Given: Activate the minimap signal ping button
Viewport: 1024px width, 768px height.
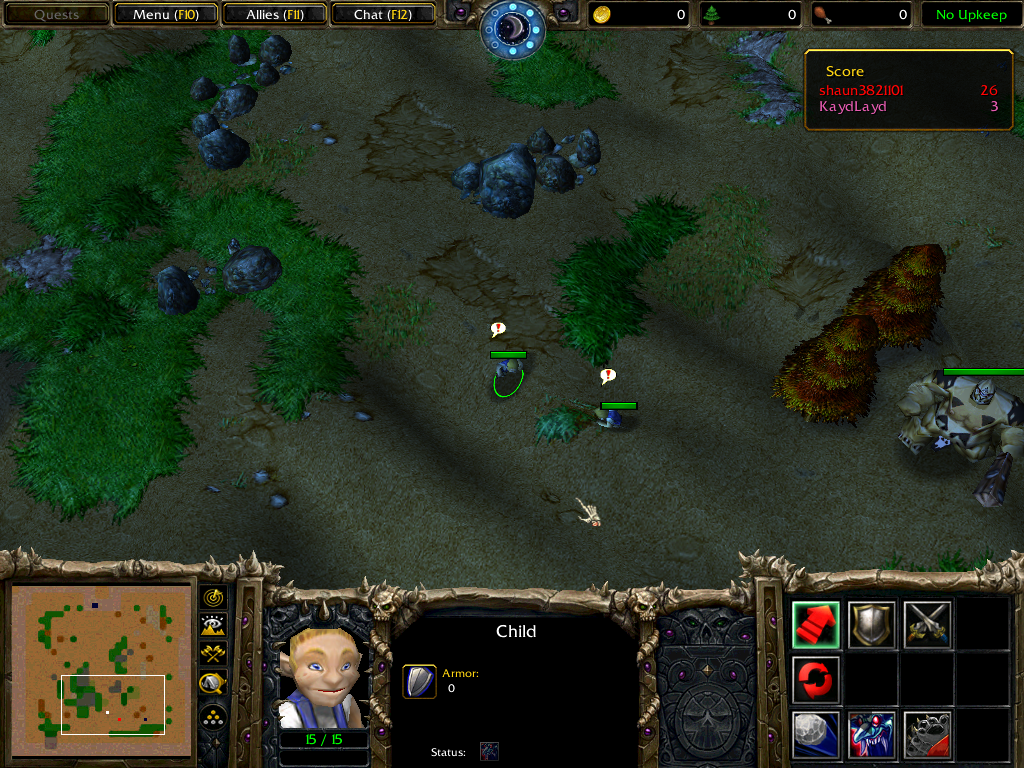Looking at the screenshot, I should (x=213, y=597).
